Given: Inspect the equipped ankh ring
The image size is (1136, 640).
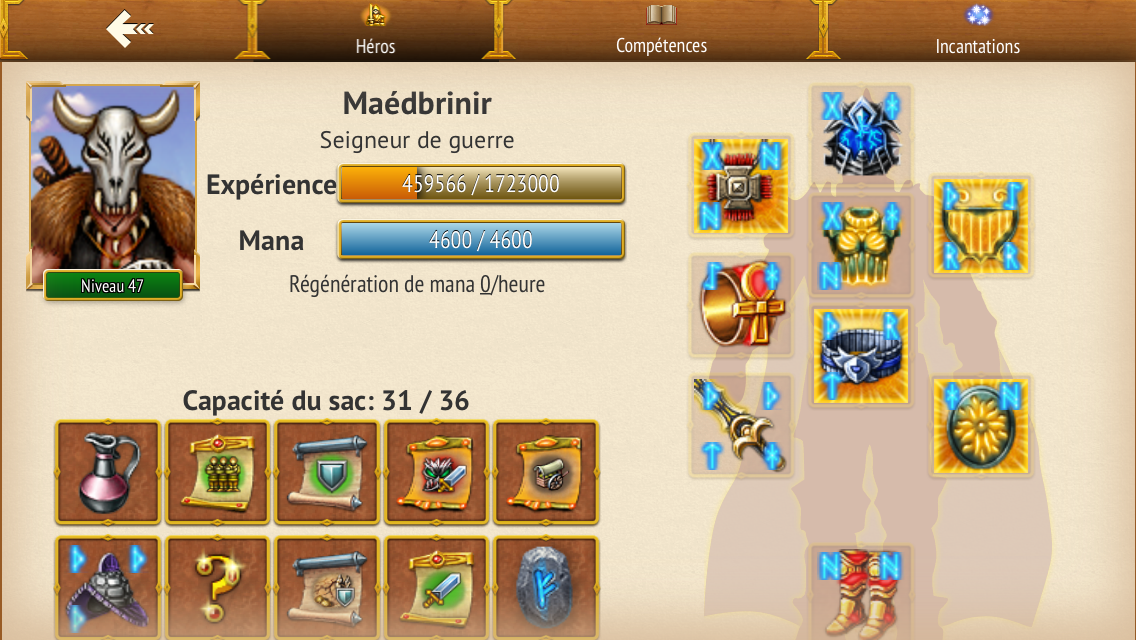Looking at the screenshot, I should [x=741, y=306].
